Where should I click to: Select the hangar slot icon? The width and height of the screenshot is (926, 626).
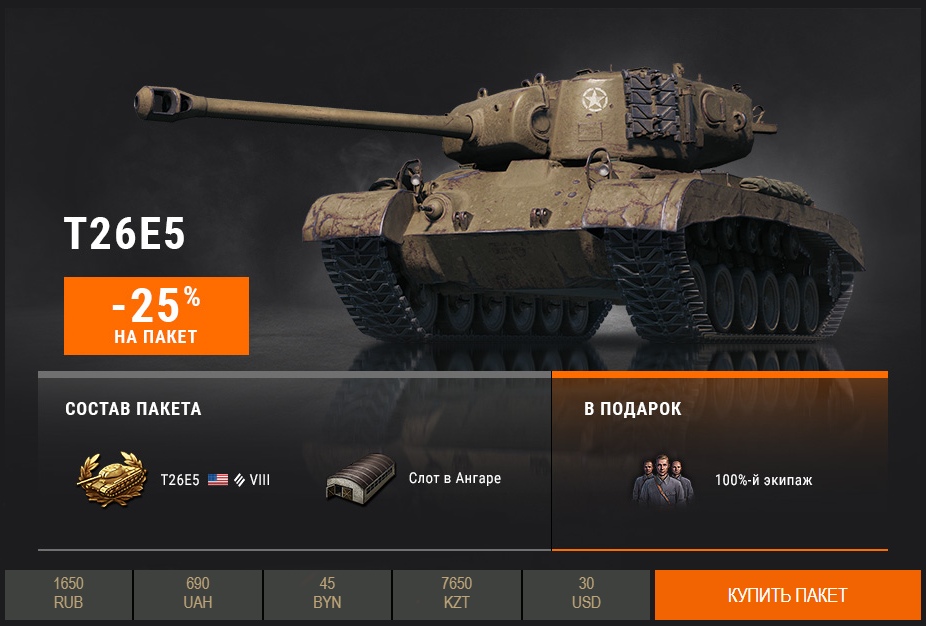click(x=357, y=480)
